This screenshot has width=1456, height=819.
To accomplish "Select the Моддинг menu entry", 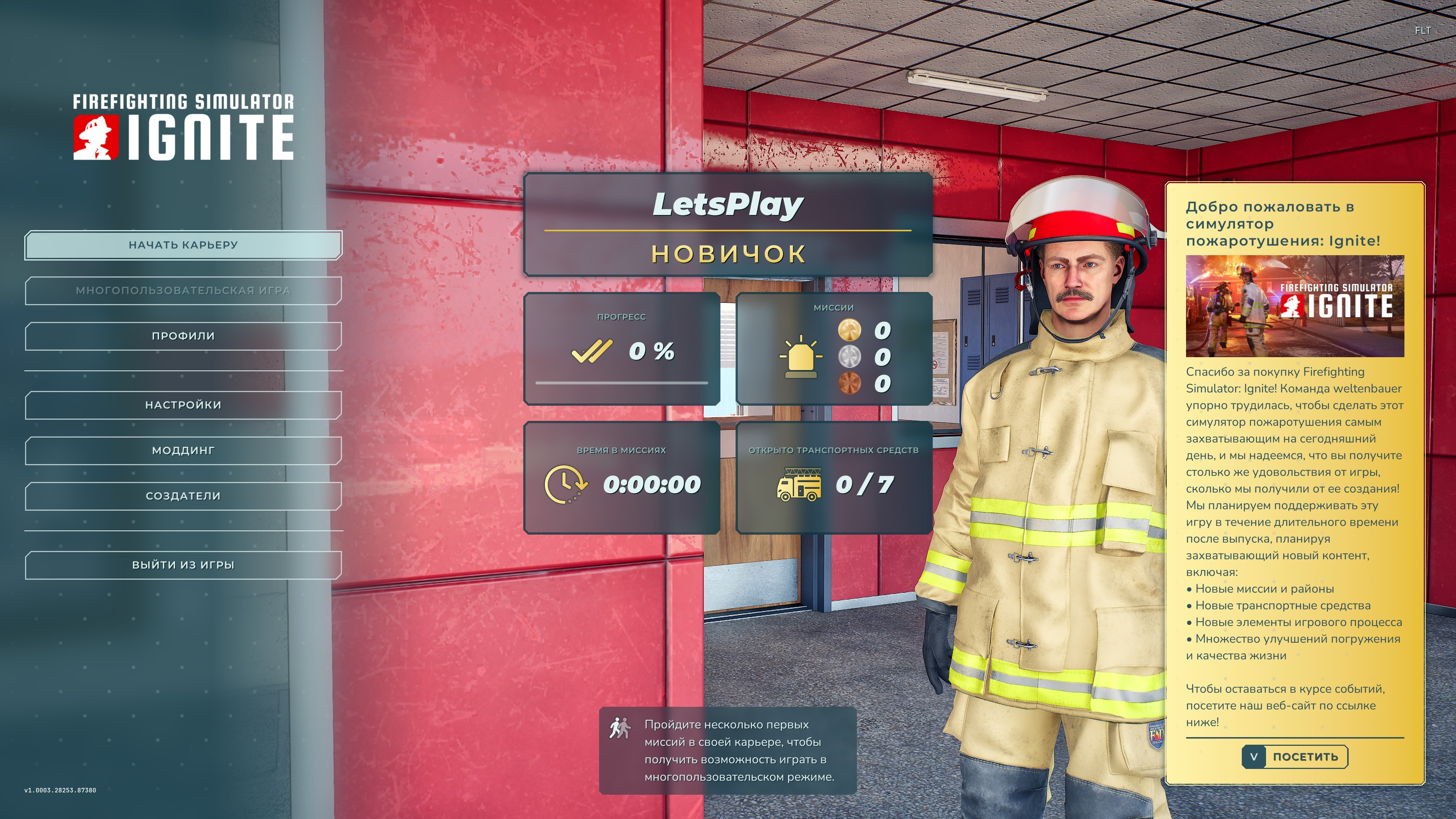I will tap(183, 450).
